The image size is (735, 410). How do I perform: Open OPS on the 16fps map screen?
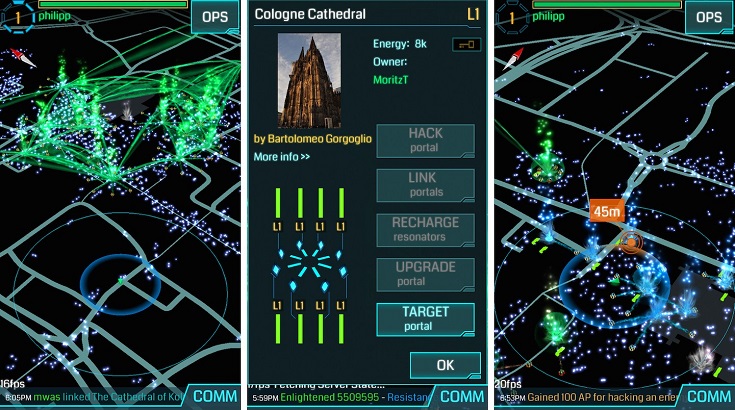coord(215,16)
